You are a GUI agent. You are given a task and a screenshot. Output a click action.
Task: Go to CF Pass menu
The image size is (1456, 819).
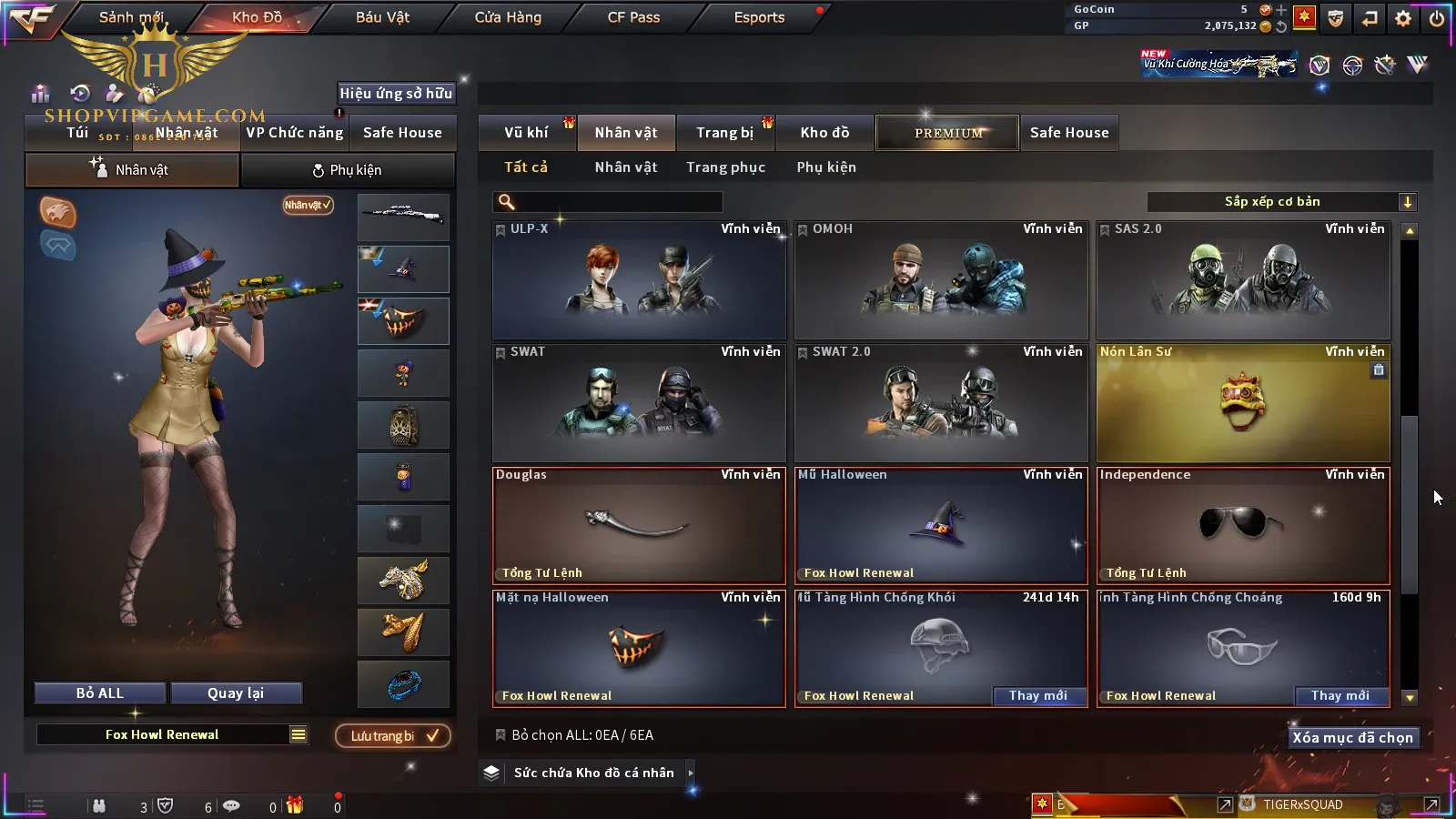633,17
